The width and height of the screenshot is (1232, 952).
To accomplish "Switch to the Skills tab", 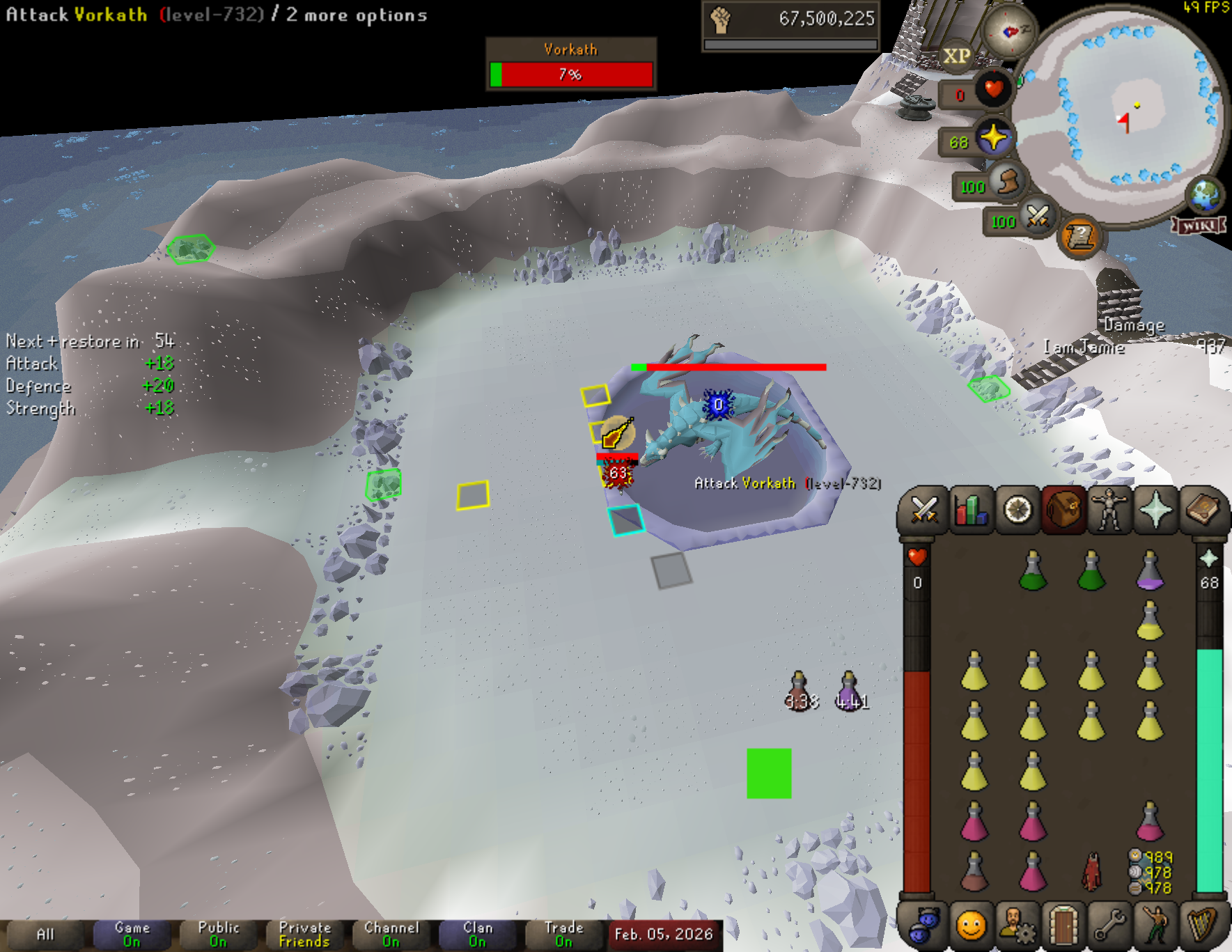I will (971, 510).
